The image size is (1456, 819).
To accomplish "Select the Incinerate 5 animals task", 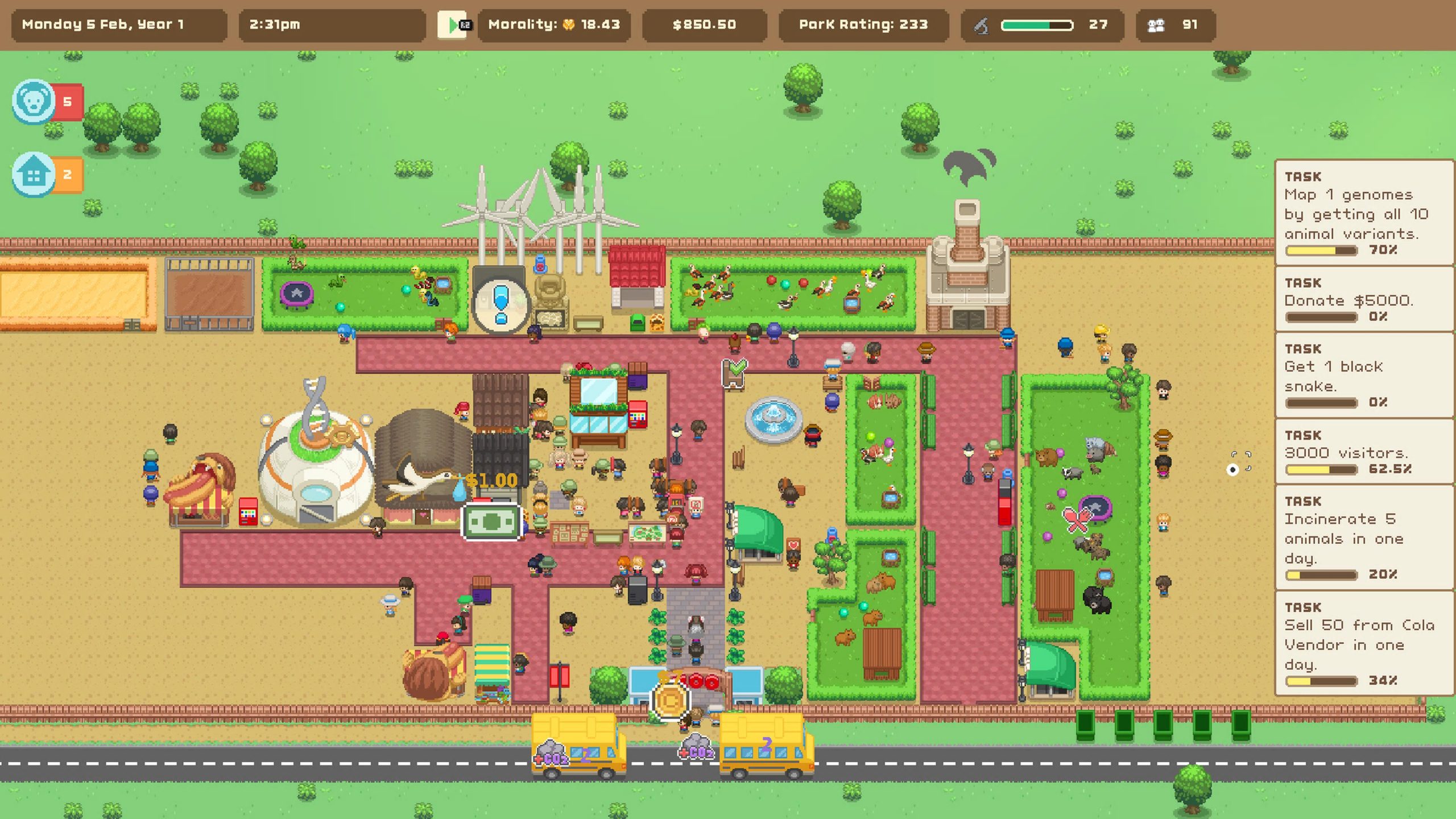I will [1364, 537].
